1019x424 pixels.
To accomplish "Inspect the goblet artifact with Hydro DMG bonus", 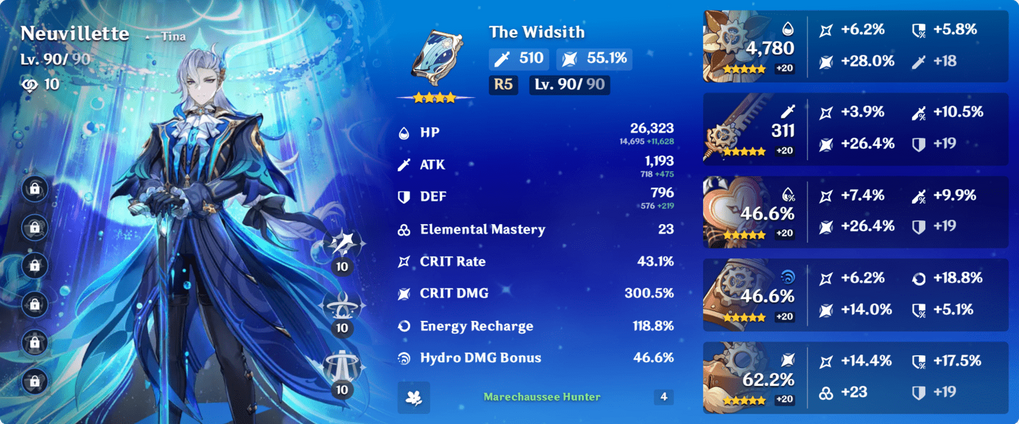I will [738, 293].
